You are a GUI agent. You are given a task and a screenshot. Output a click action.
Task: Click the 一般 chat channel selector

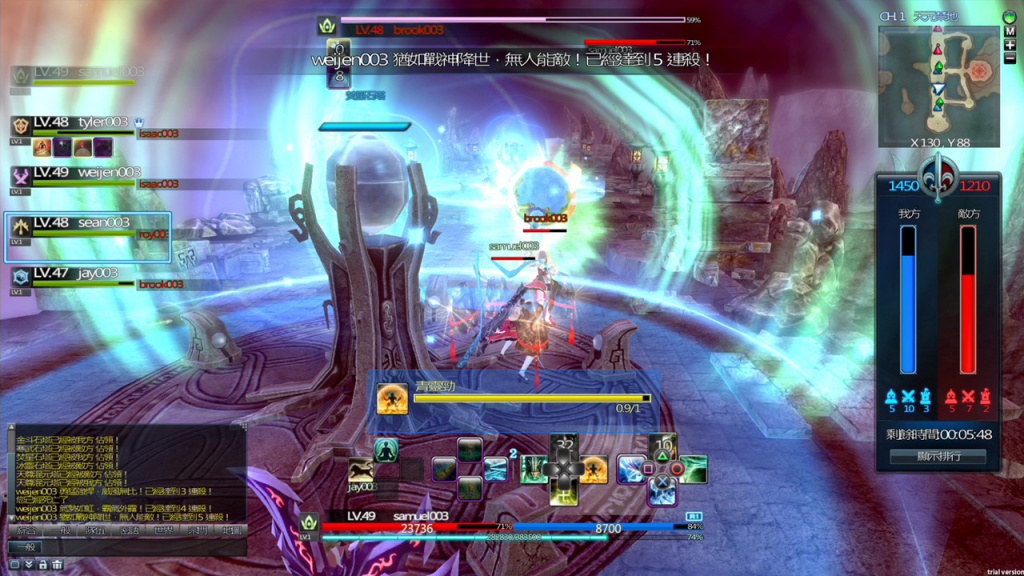(27, 547)
